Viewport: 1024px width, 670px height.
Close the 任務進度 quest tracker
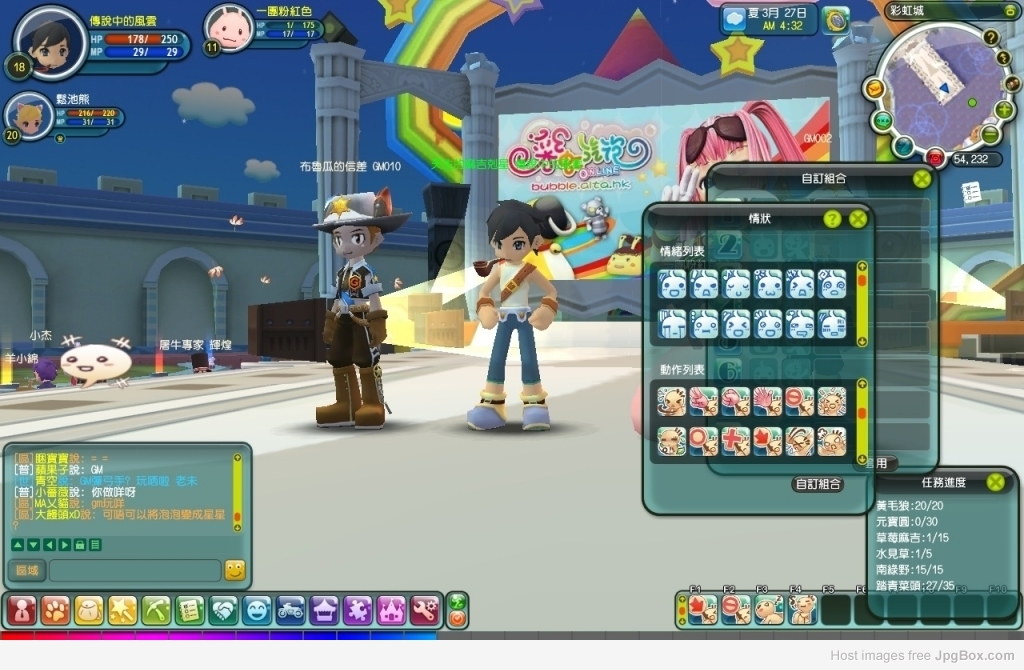click(995, 482)
